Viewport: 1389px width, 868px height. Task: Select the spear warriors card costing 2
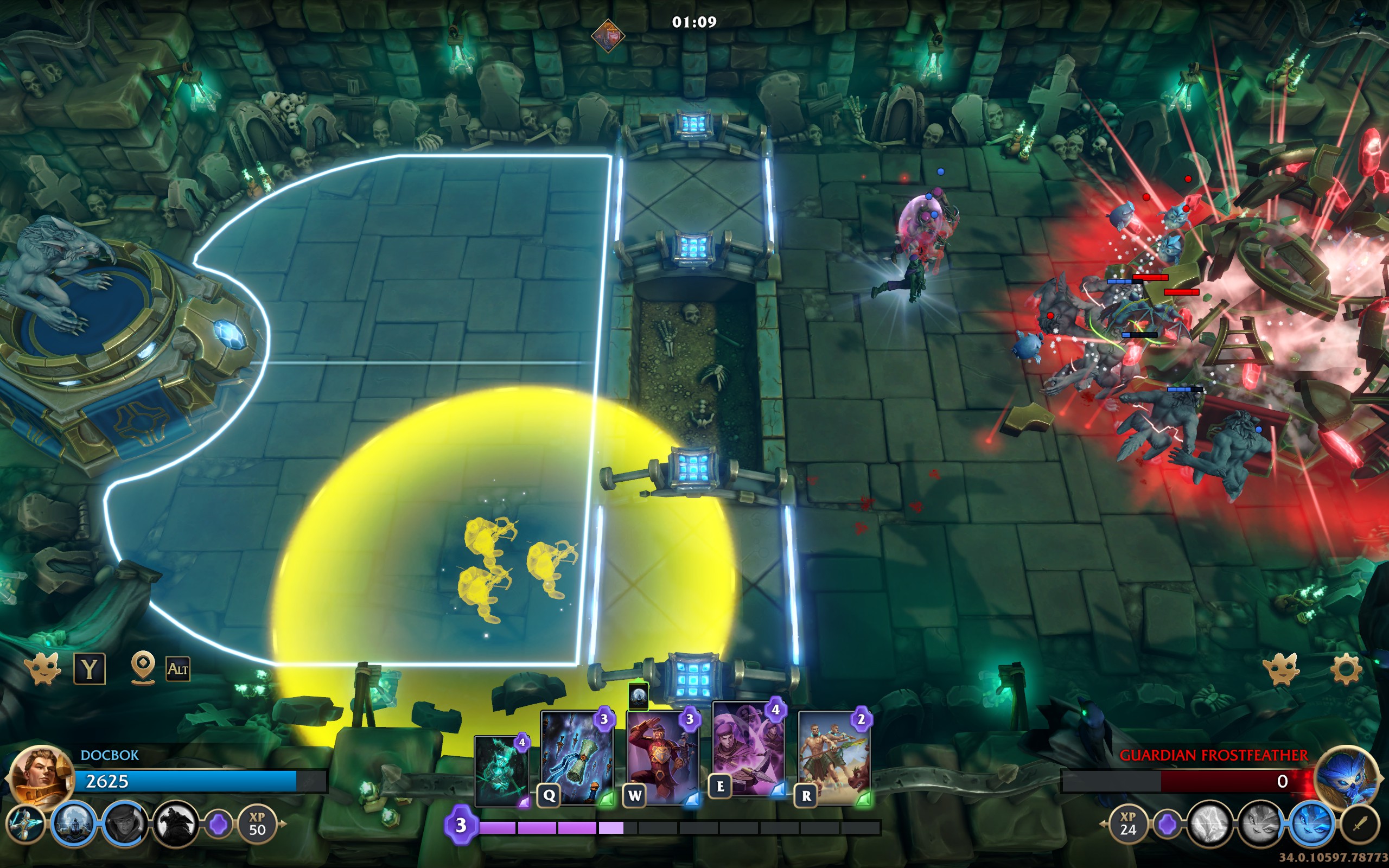tap(834, 757)
